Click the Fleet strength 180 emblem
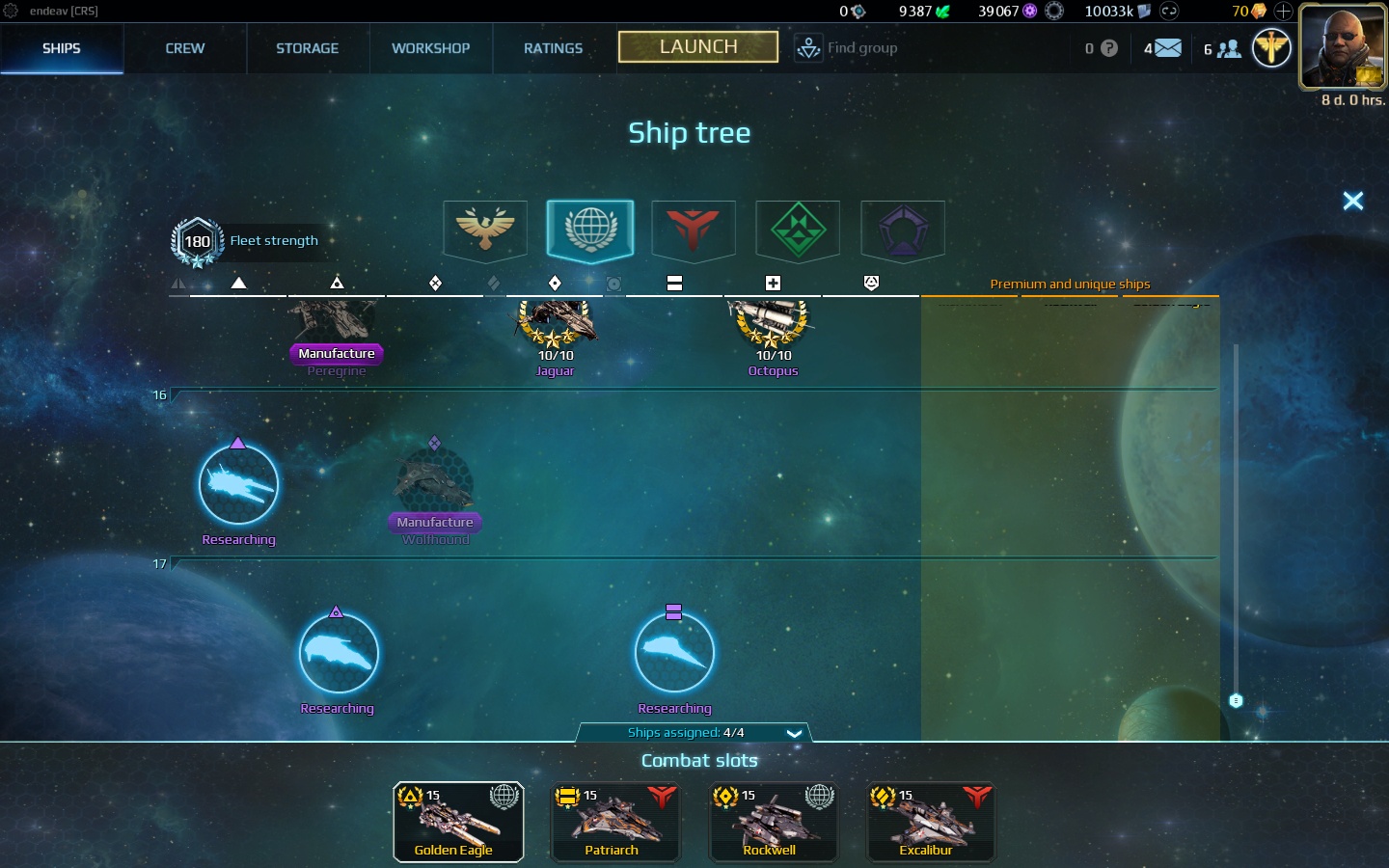Viewport: 1389px width, 868px height. coord(197,242)
